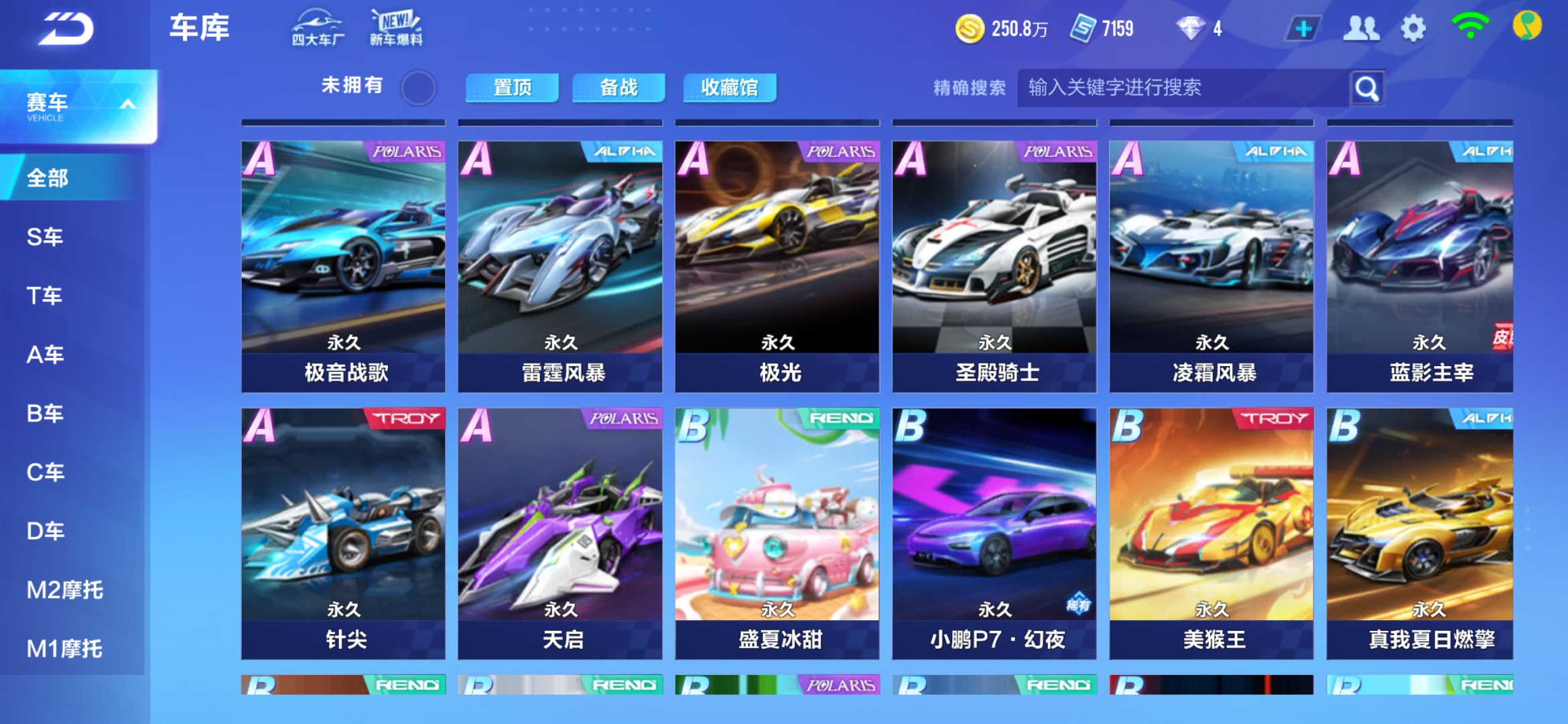Viewport: 1568px width, 724px height.
Task: Open the 四大车厂 factory icon
Action: (x=318, y=27)
